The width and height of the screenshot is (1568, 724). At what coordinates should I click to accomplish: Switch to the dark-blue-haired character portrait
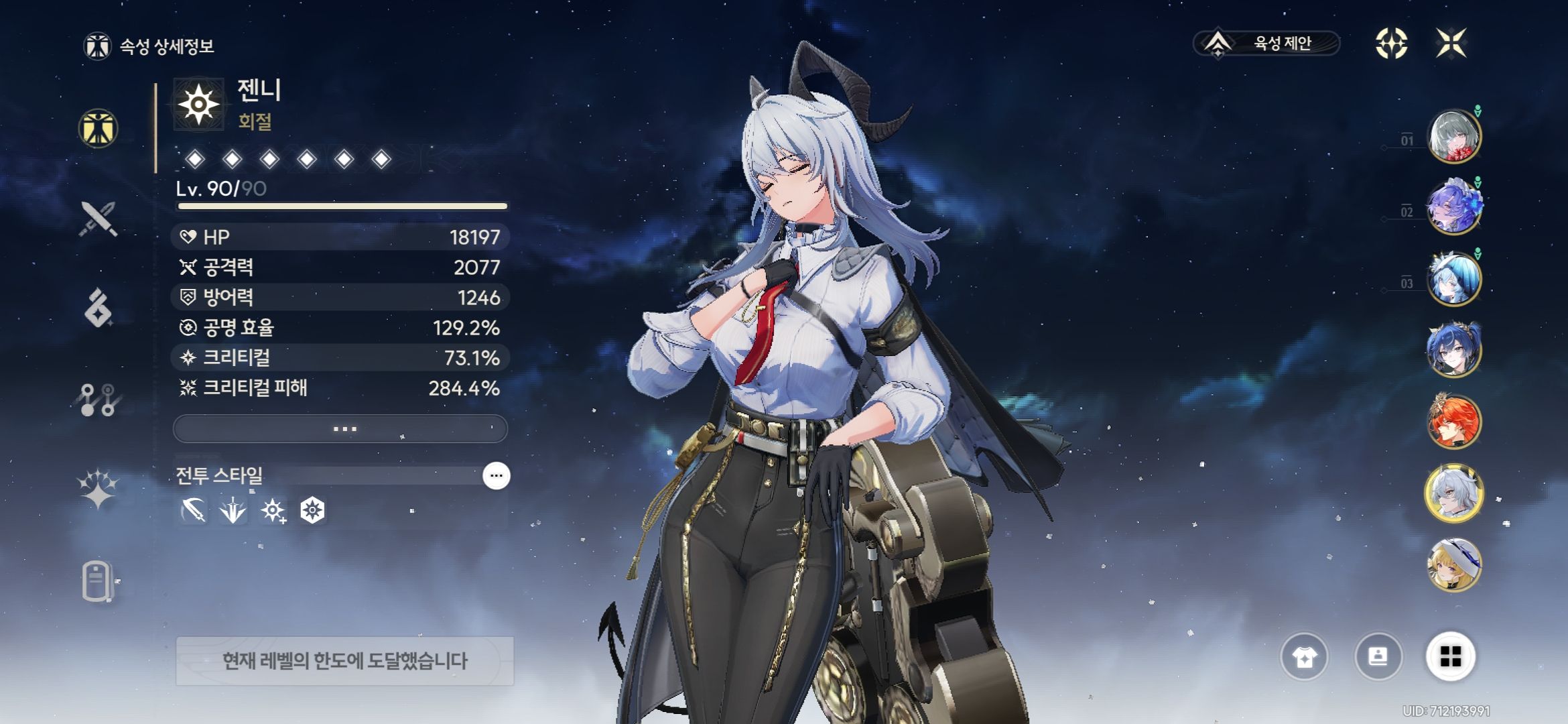click(1453, 350)
